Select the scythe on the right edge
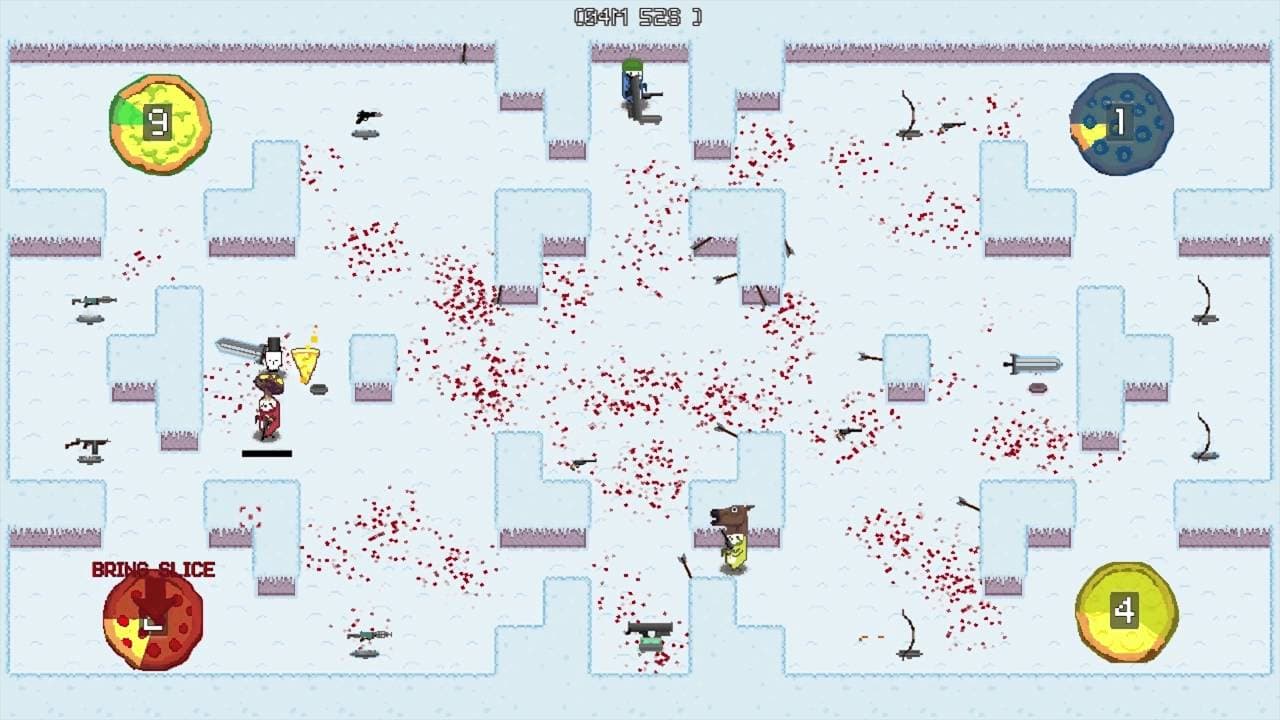1280x720 pixels. pyautogui.click(x=1203, y=302)
